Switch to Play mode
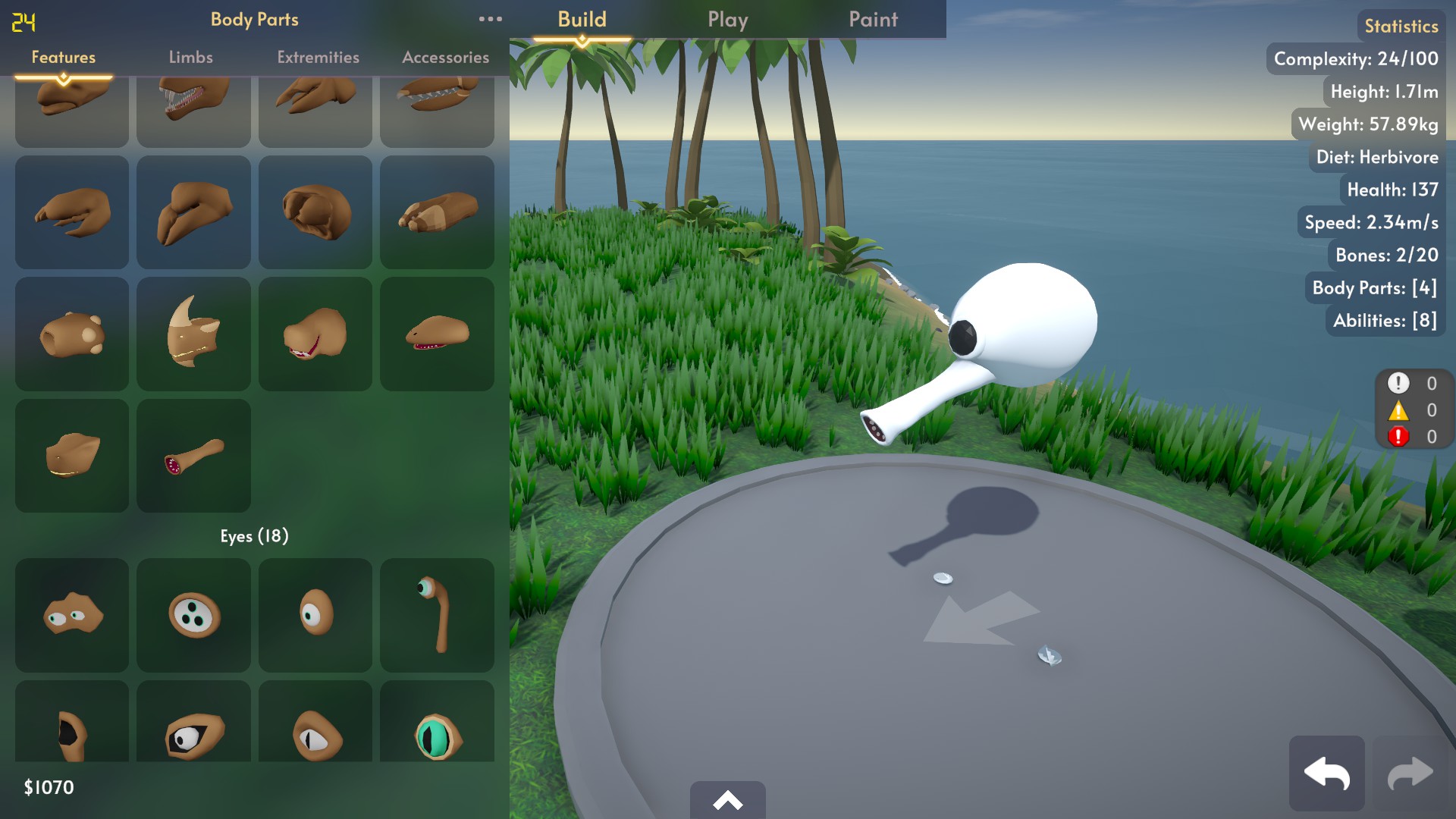The width and height of the screenshot is (1456, 819). coord(727,19)
